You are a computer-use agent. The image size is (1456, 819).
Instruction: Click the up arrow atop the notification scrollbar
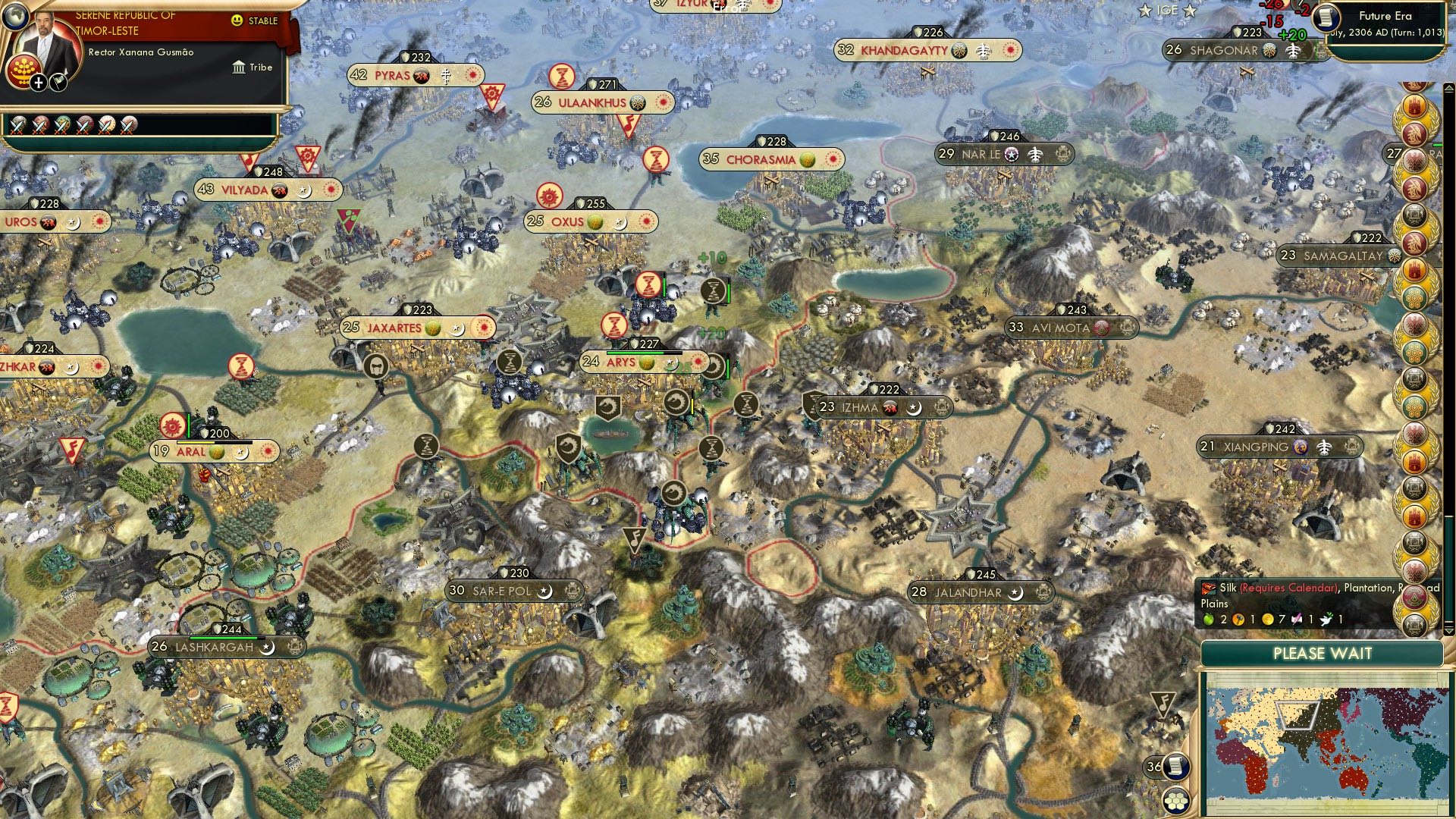[1449, 87]
